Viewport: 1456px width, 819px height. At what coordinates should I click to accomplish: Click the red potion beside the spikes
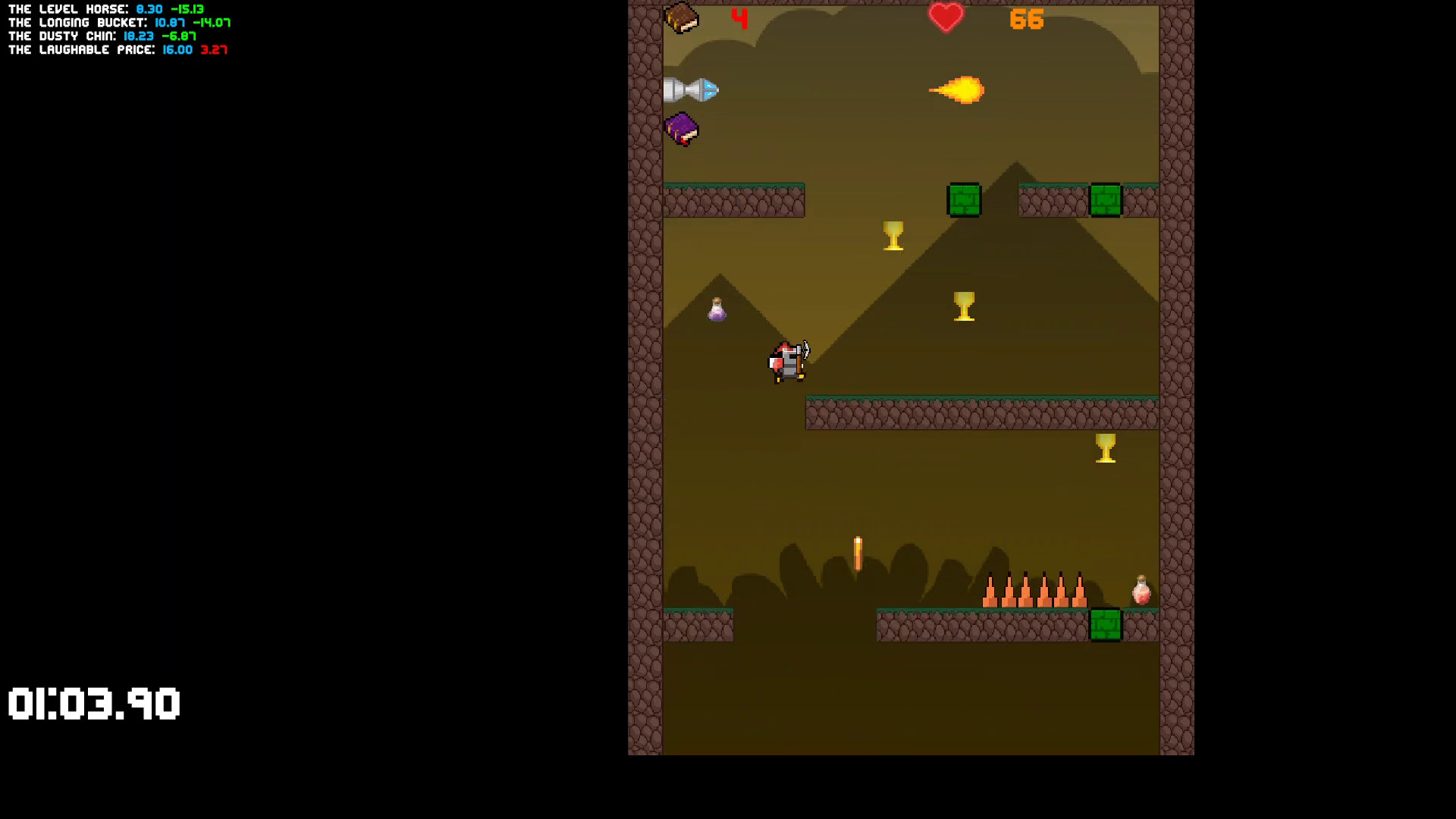1140,591
